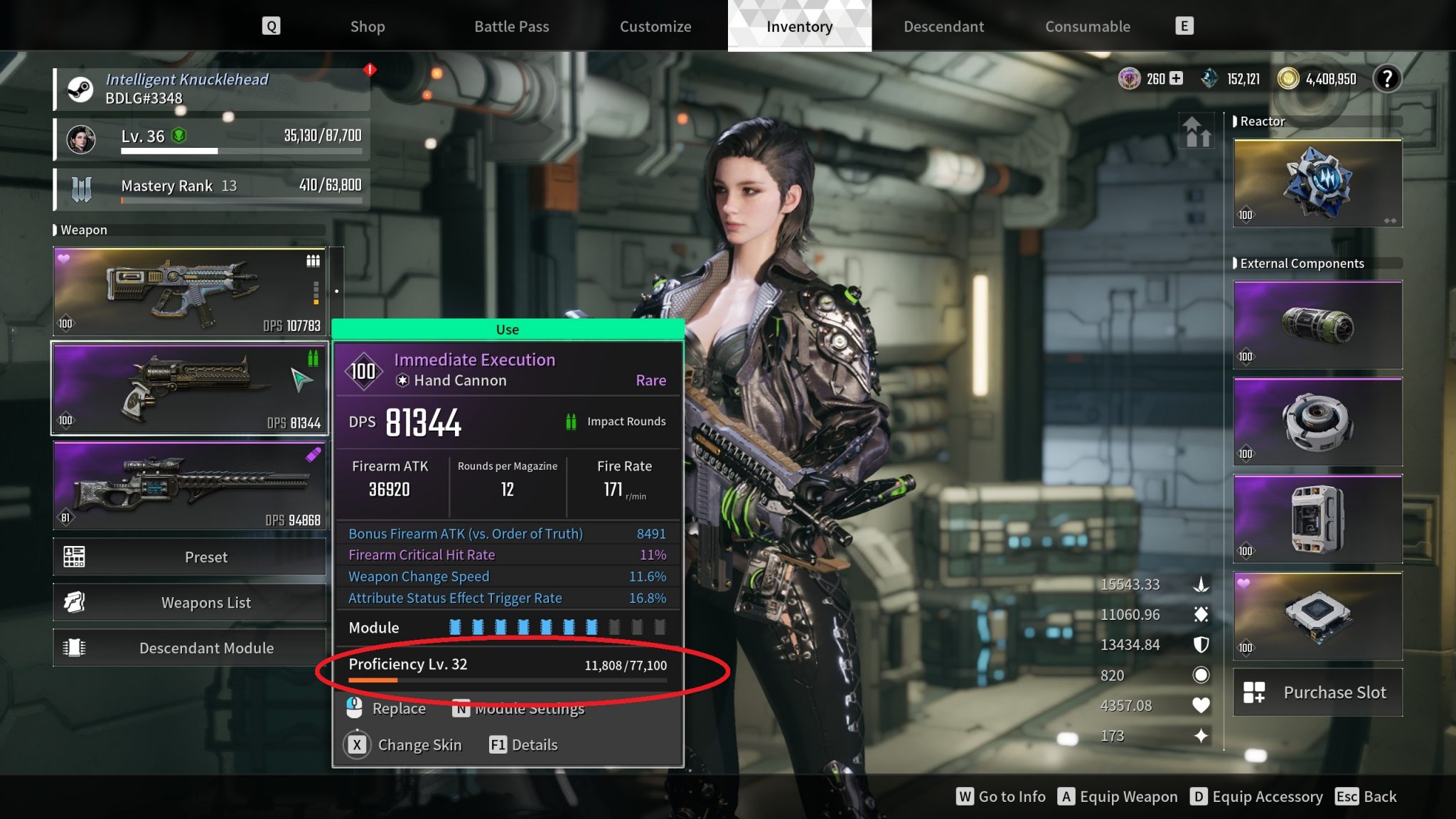Click the Kuiper shard currency icon
Viewport: 1456px width, 819px height.
coord(1208,78)
